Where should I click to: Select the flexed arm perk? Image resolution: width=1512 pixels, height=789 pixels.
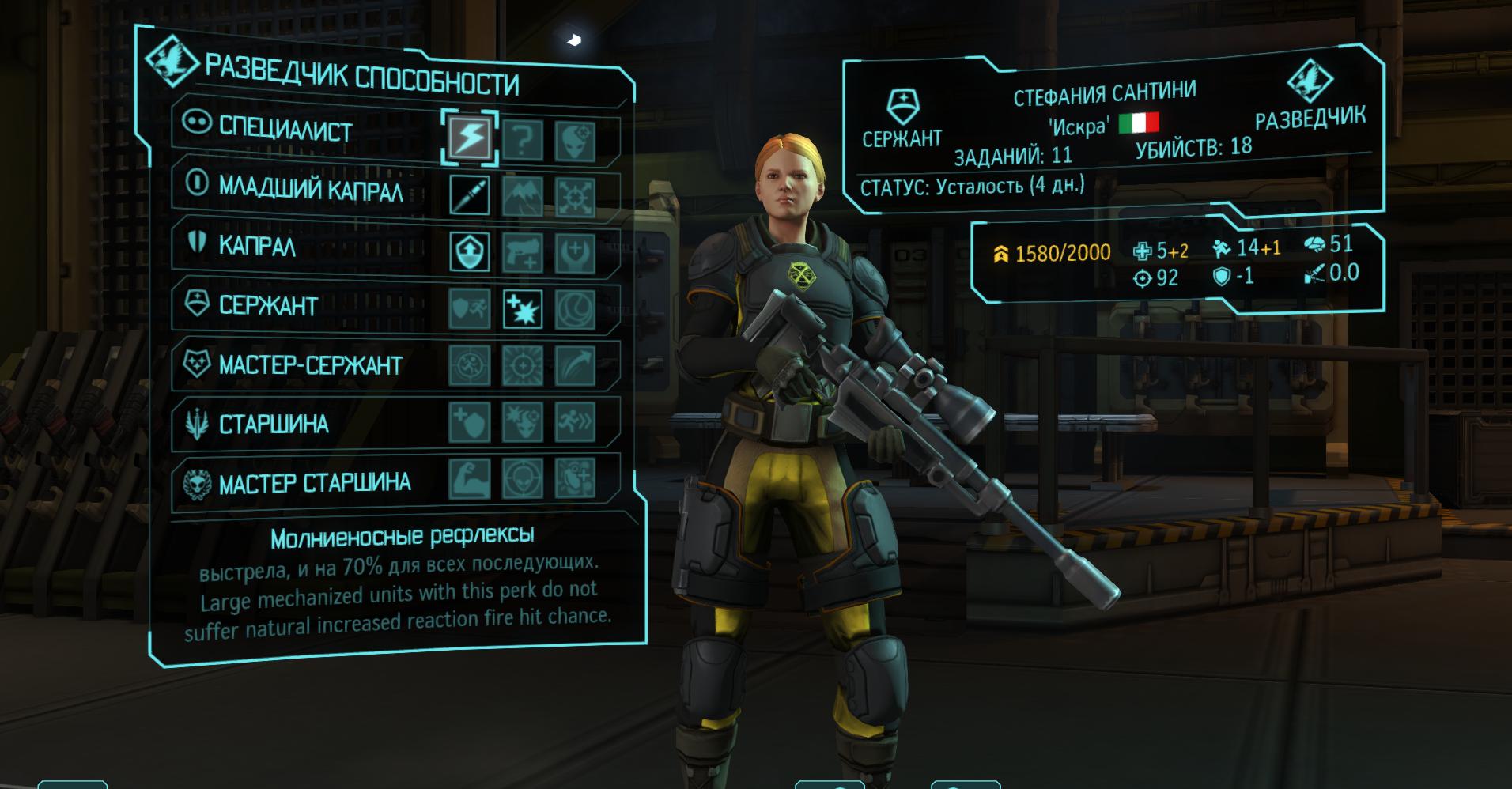point(470,479)
